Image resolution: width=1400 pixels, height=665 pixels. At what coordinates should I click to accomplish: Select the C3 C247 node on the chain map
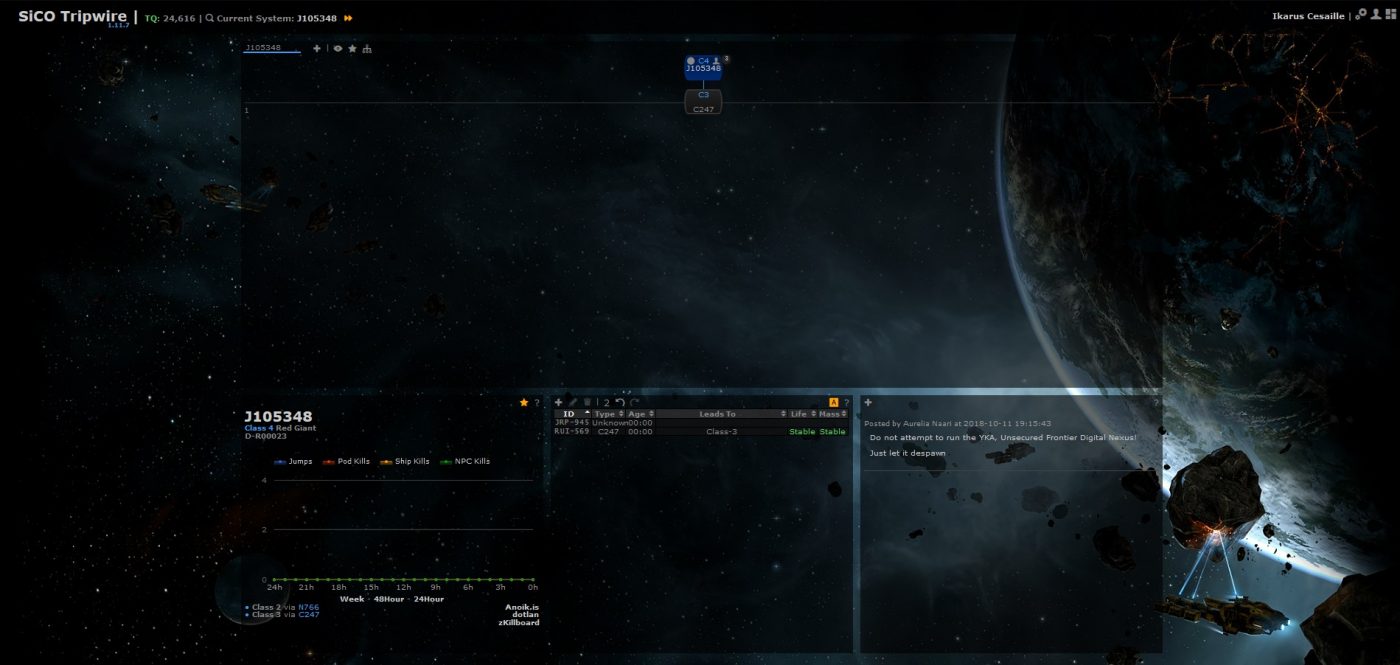click(x=703, y=102)
